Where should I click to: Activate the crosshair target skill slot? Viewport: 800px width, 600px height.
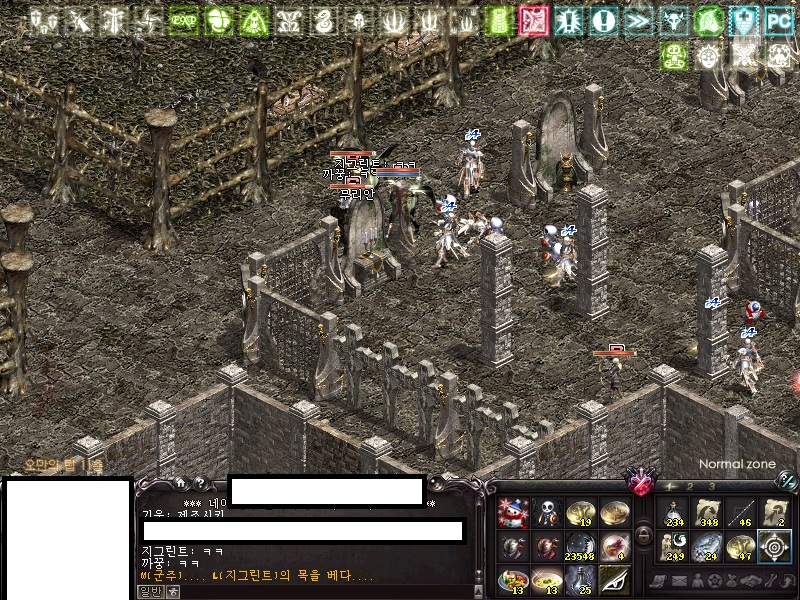point(774,547)
